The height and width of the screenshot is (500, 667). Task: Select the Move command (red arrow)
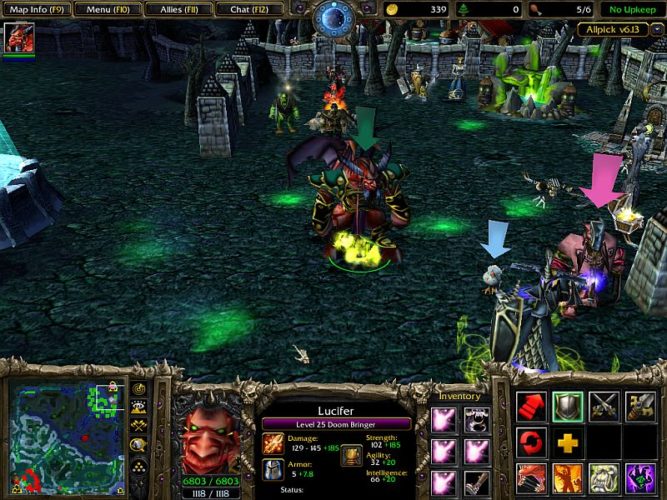point(533,406)
